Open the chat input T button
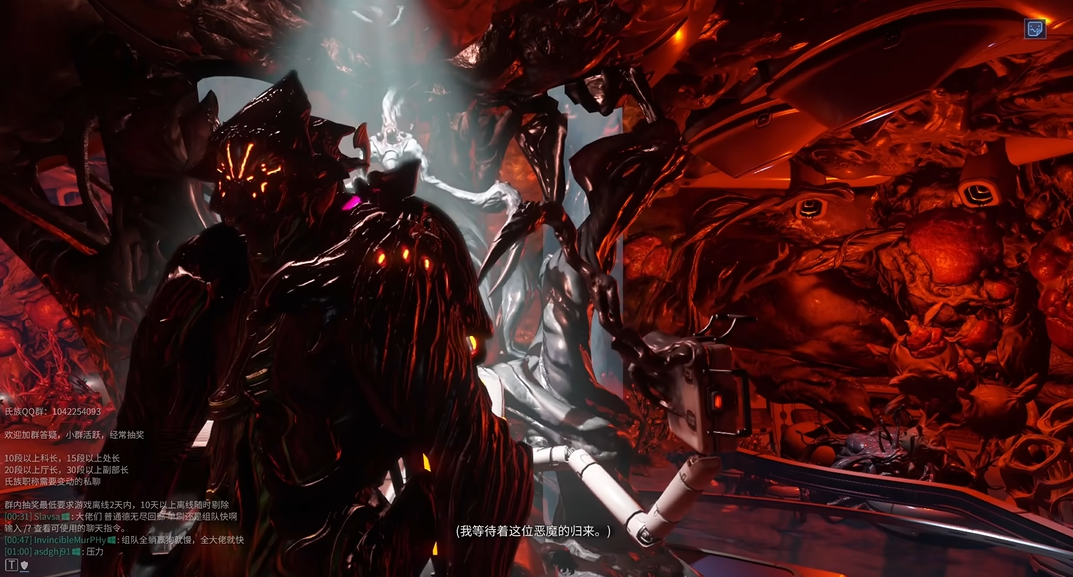The image size is (1073, 577). click(x=11, y=565)
